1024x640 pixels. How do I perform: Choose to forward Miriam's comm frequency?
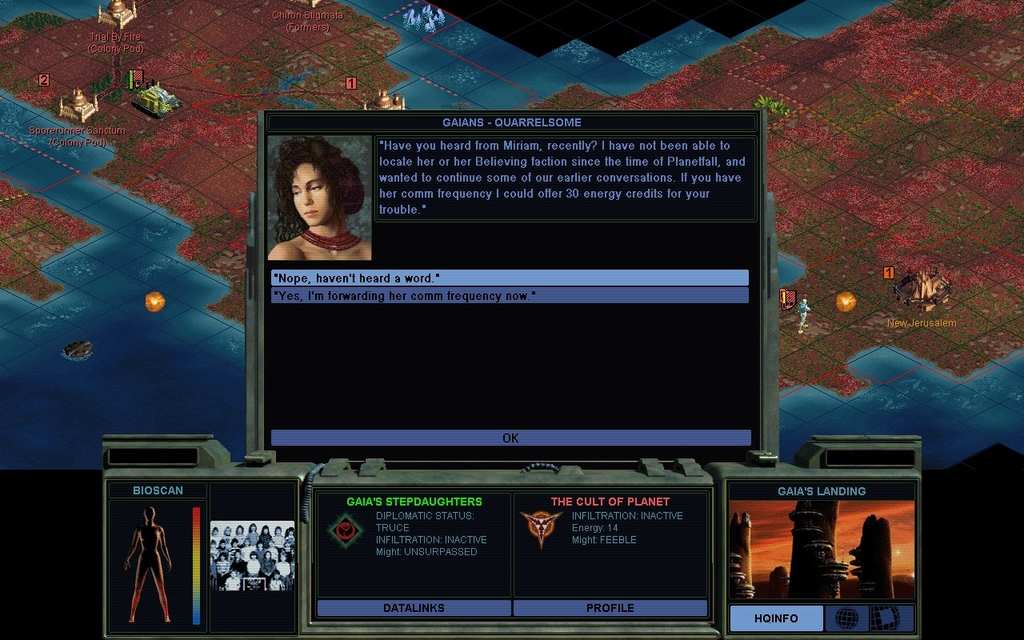point(509,295)
